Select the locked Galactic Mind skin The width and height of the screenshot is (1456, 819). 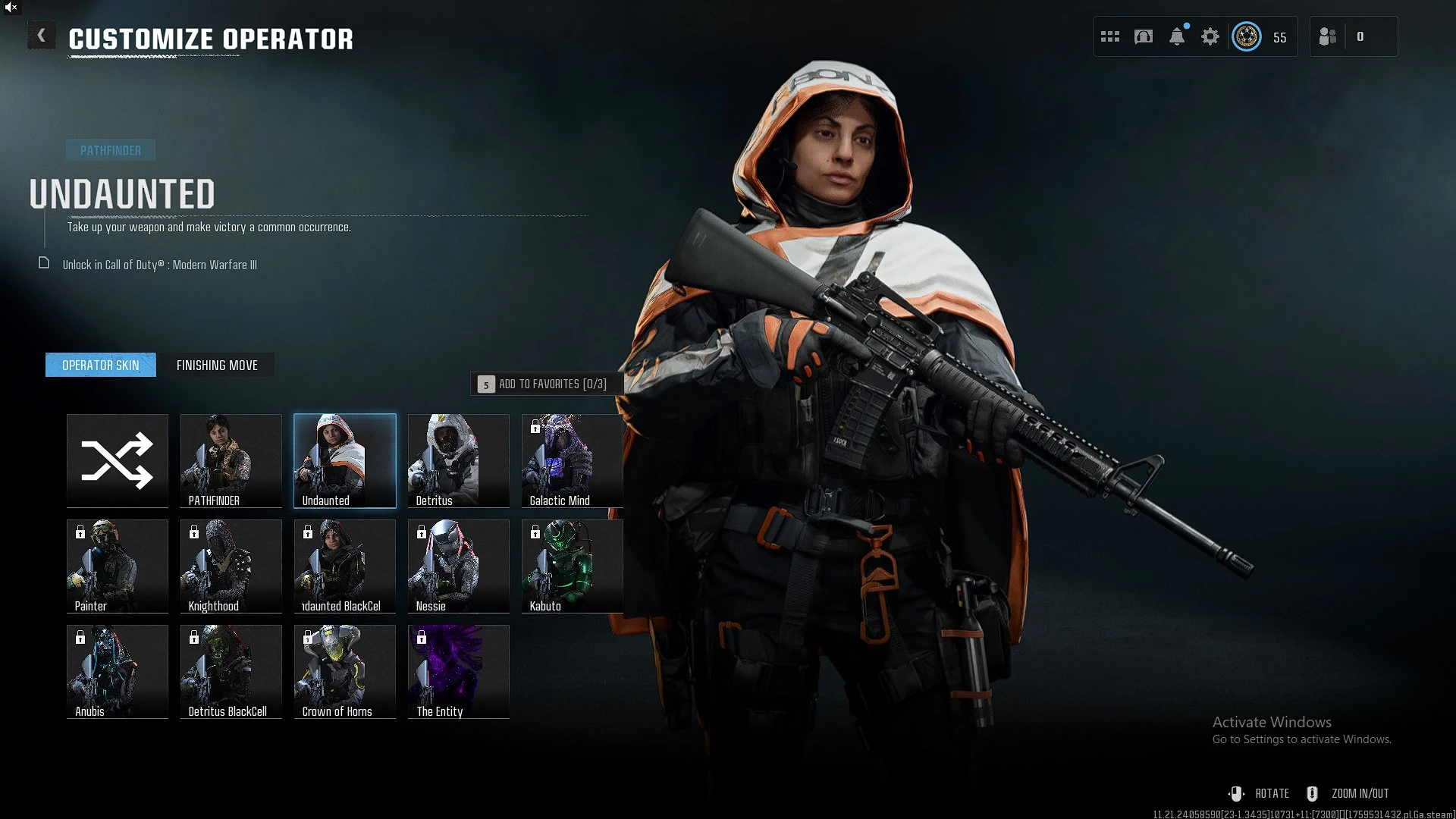(573, 460)
